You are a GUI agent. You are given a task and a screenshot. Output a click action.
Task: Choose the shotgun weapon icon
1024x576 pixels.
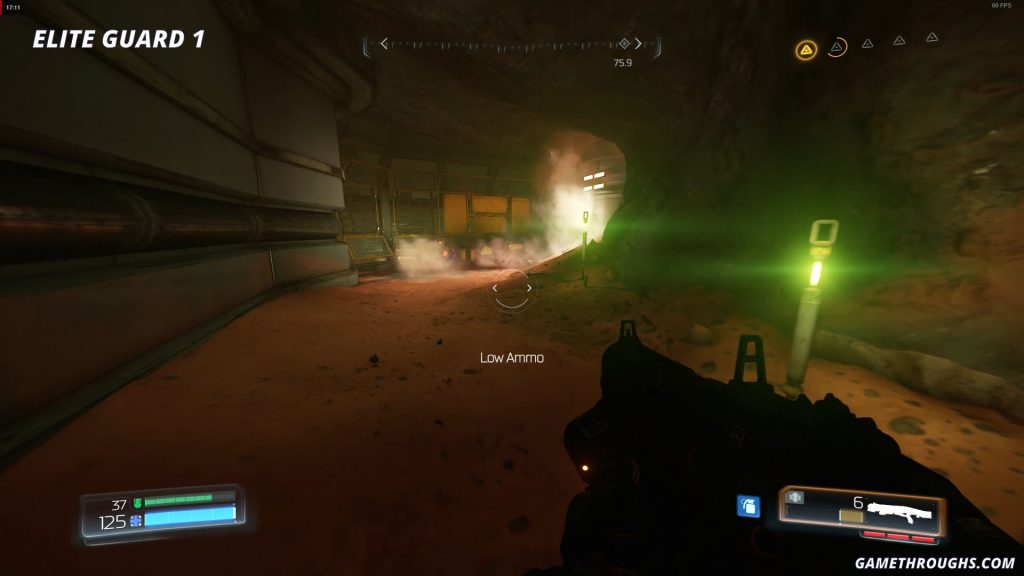[x=899, y=512]
